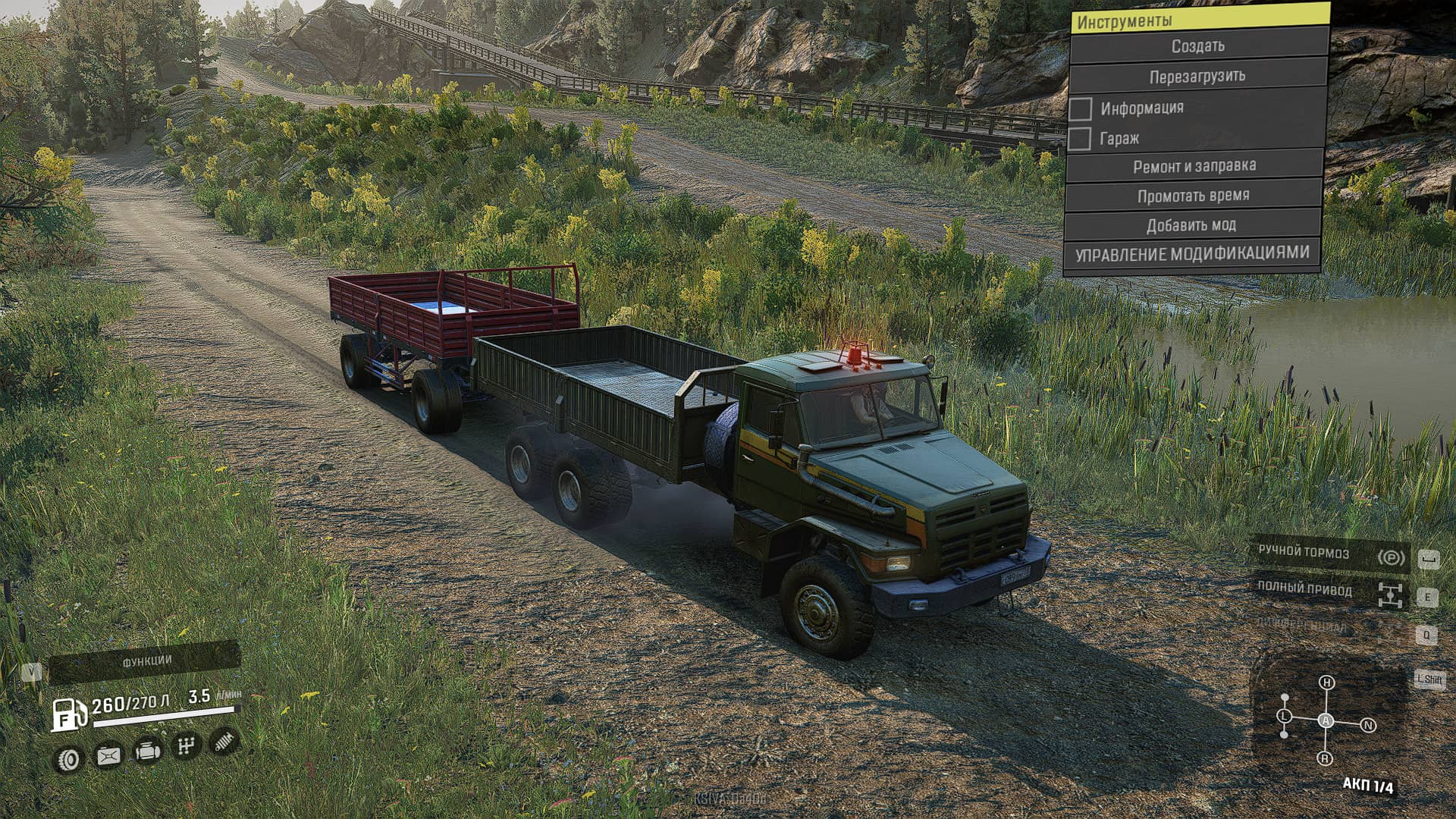Click the engine status icon
Viewport: 1456px width, 819px height.
147,752
